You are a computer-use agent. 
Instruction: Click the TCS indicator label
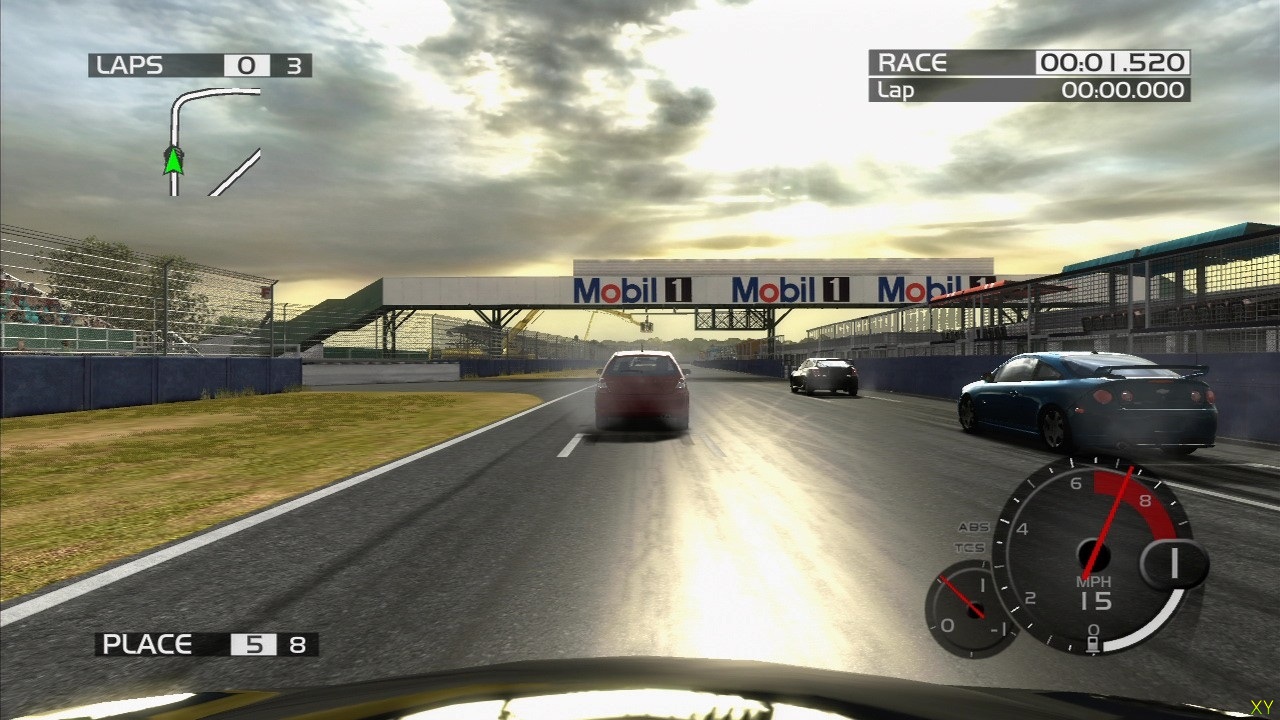[969, 548]
